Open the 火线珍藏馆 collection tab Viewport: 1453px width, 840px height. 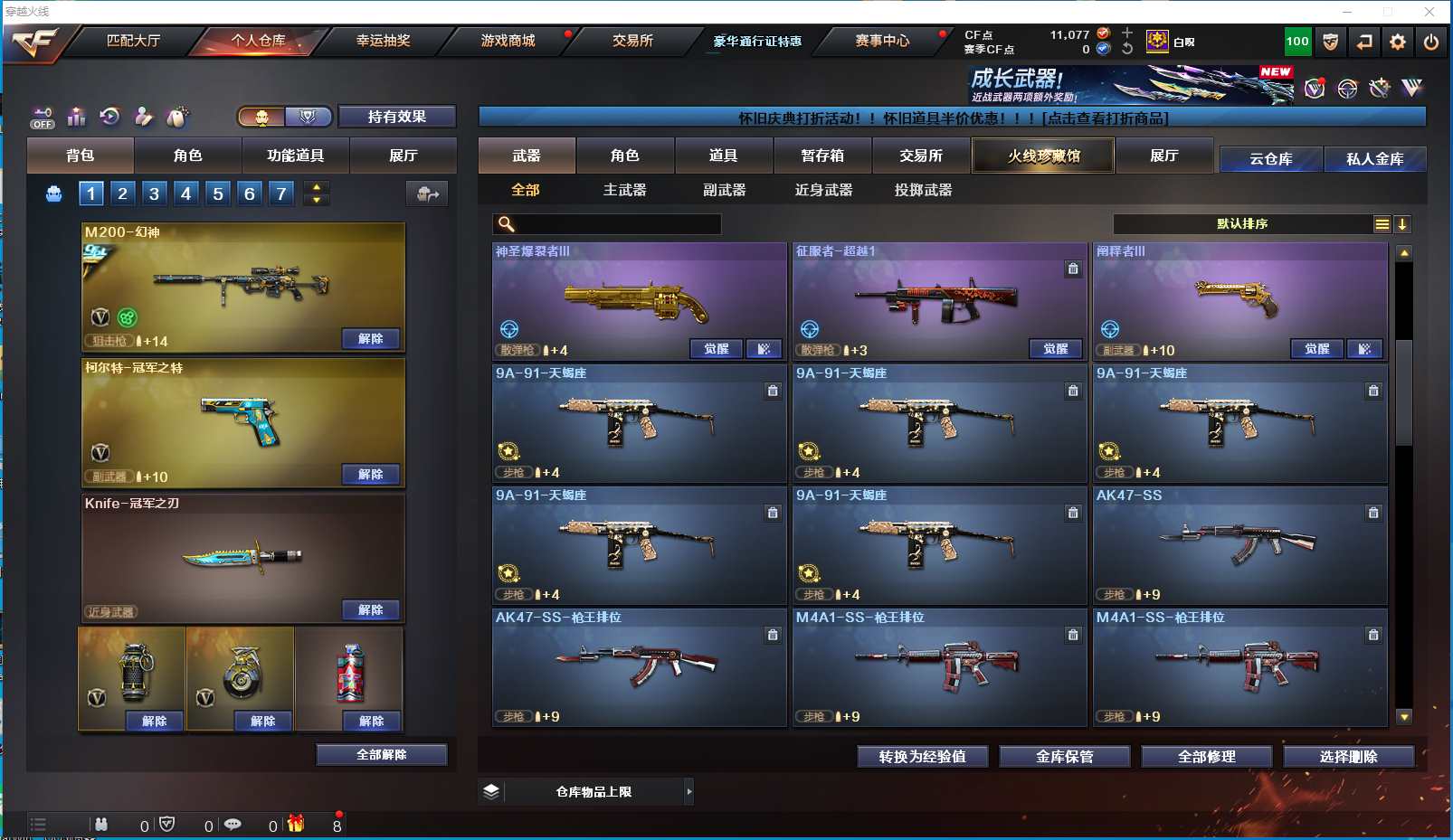1043,156
